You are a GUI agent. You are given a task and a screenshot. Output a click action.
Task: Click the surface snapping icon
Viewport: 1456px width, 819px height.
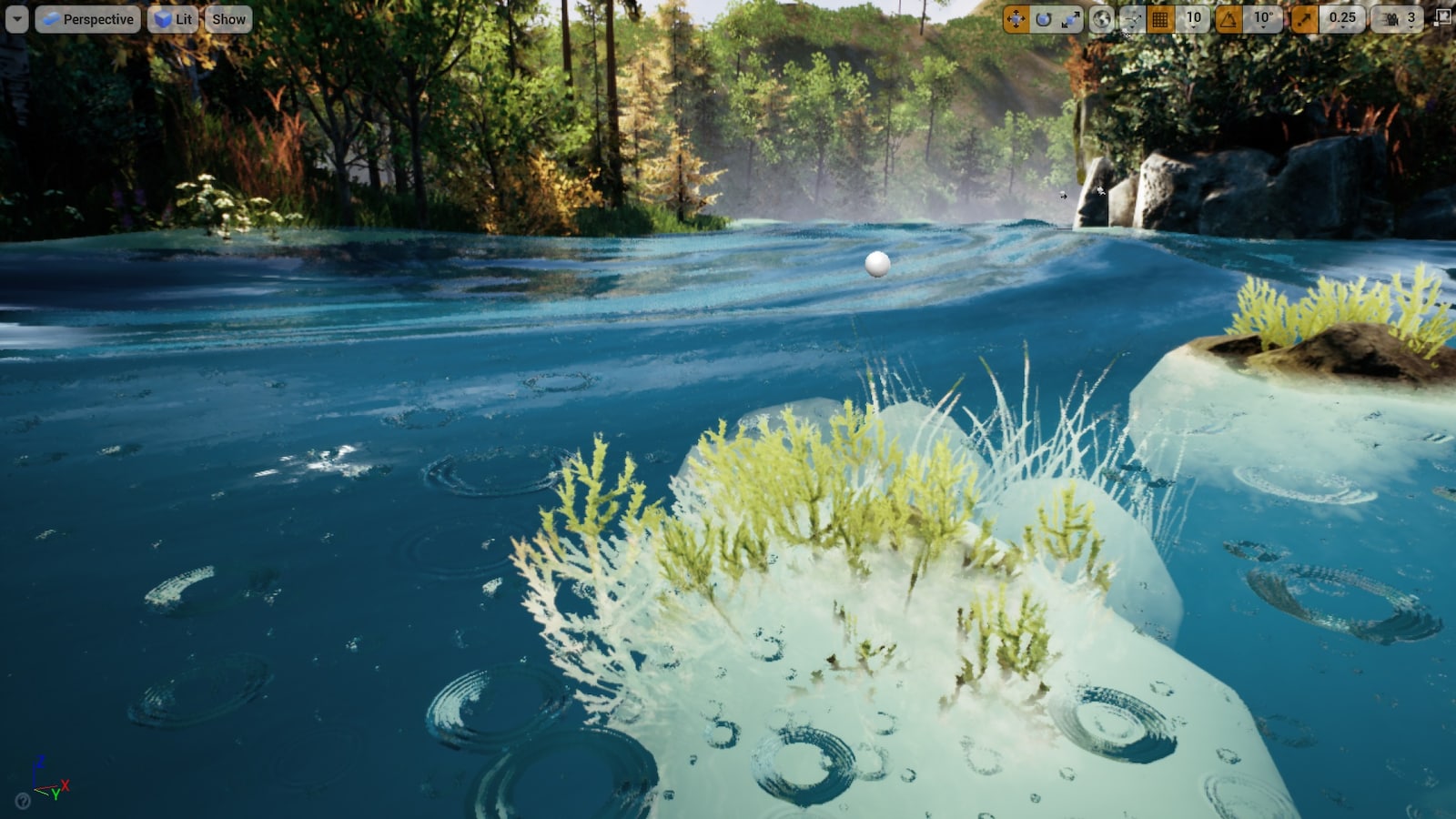pyautogui.click(x=1134, y=18)
